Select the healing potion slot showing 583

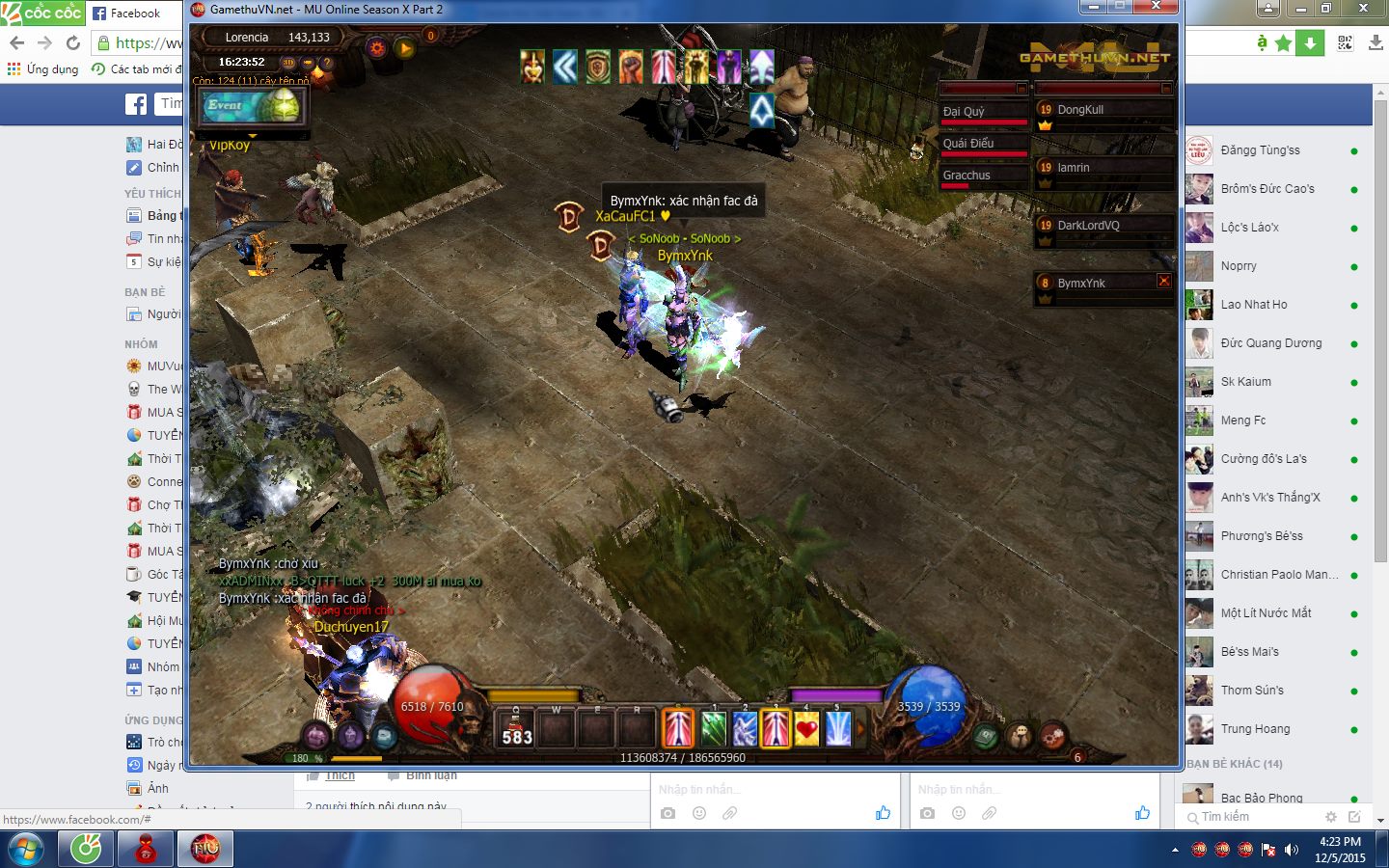pyautogui.click(x=516, y=730)
